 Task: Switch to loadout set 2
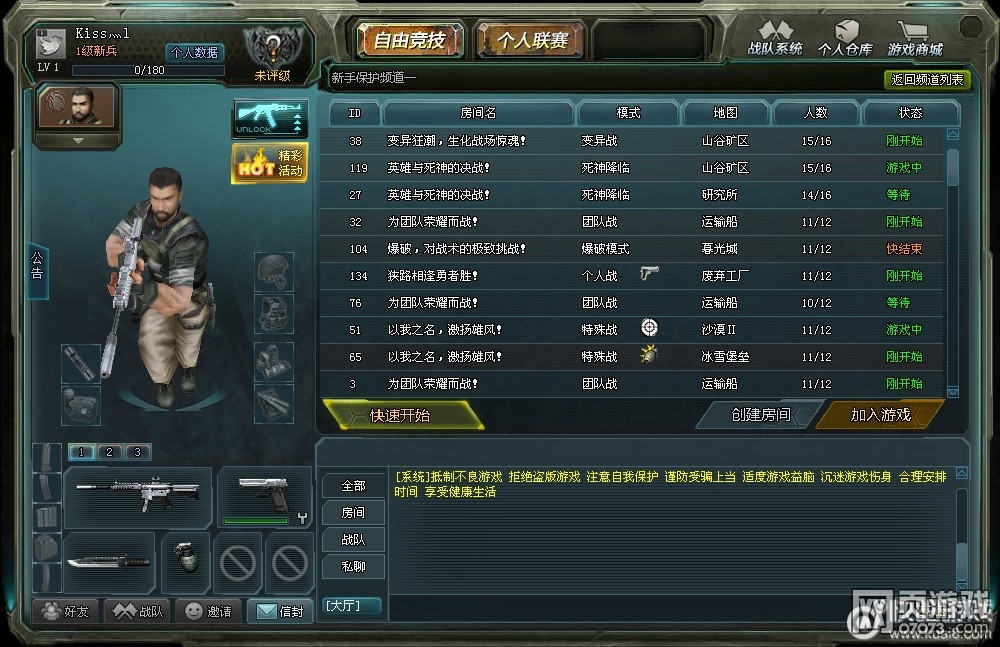[x=109, y=452]
